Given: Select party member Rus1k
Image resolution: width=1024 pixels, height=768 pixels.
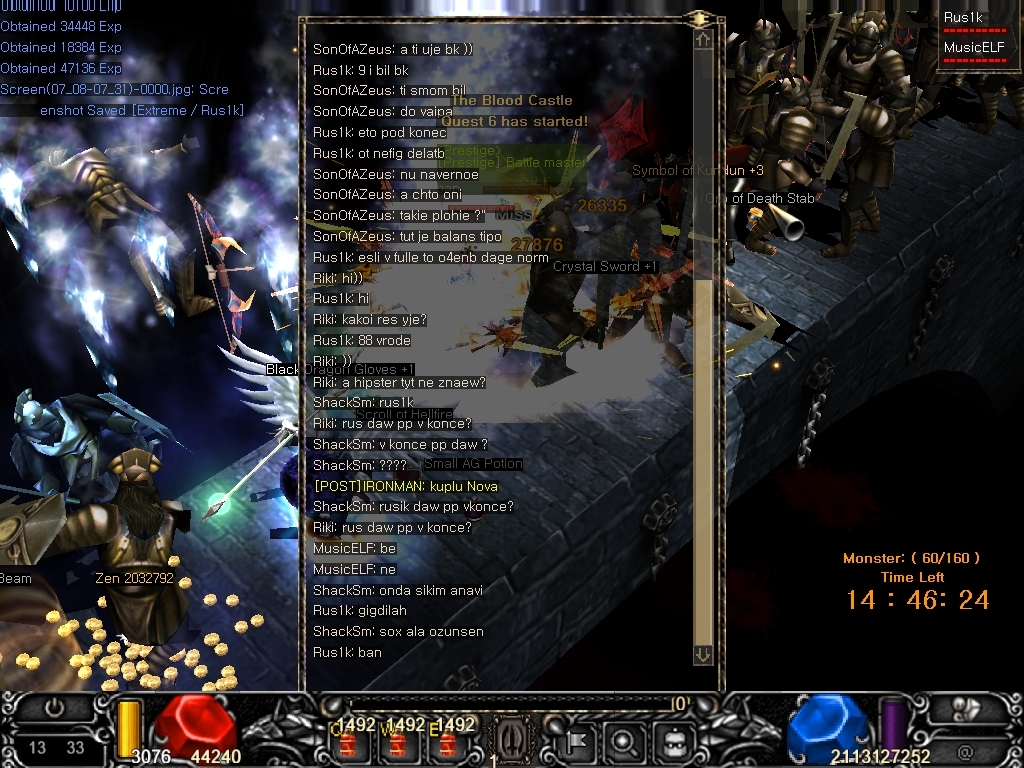Looking at the screenshot, I should coord(964,17).
